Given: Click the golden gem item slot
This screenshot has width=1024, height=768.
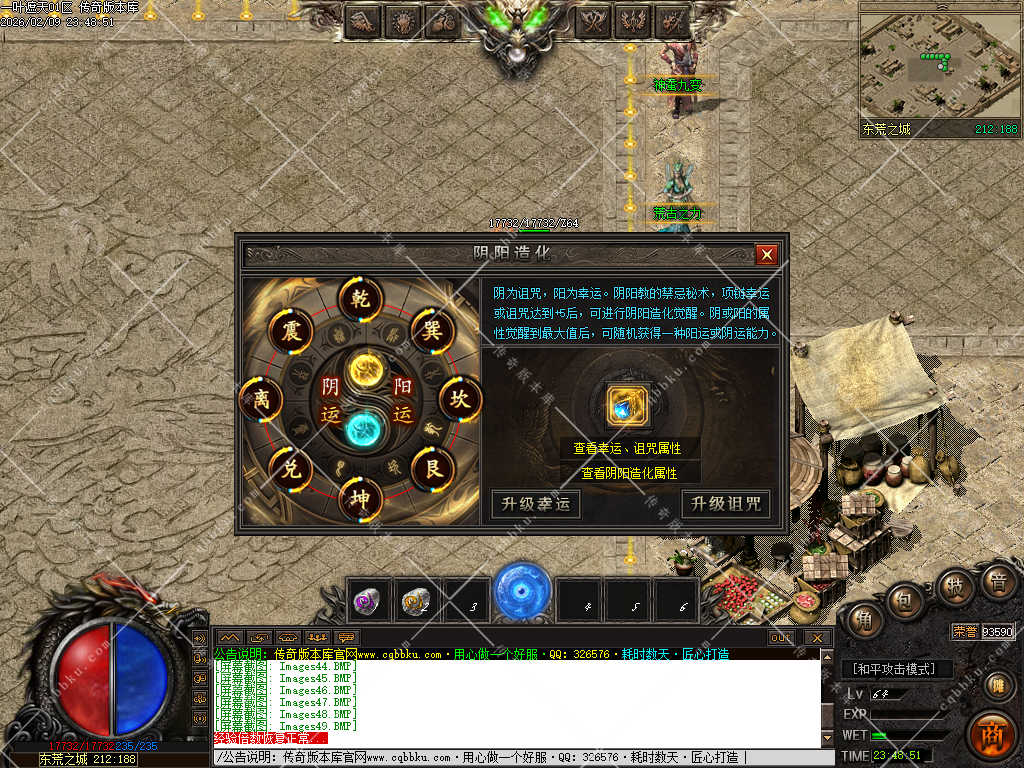Looking at the screenshot, I should coord(630,406).
